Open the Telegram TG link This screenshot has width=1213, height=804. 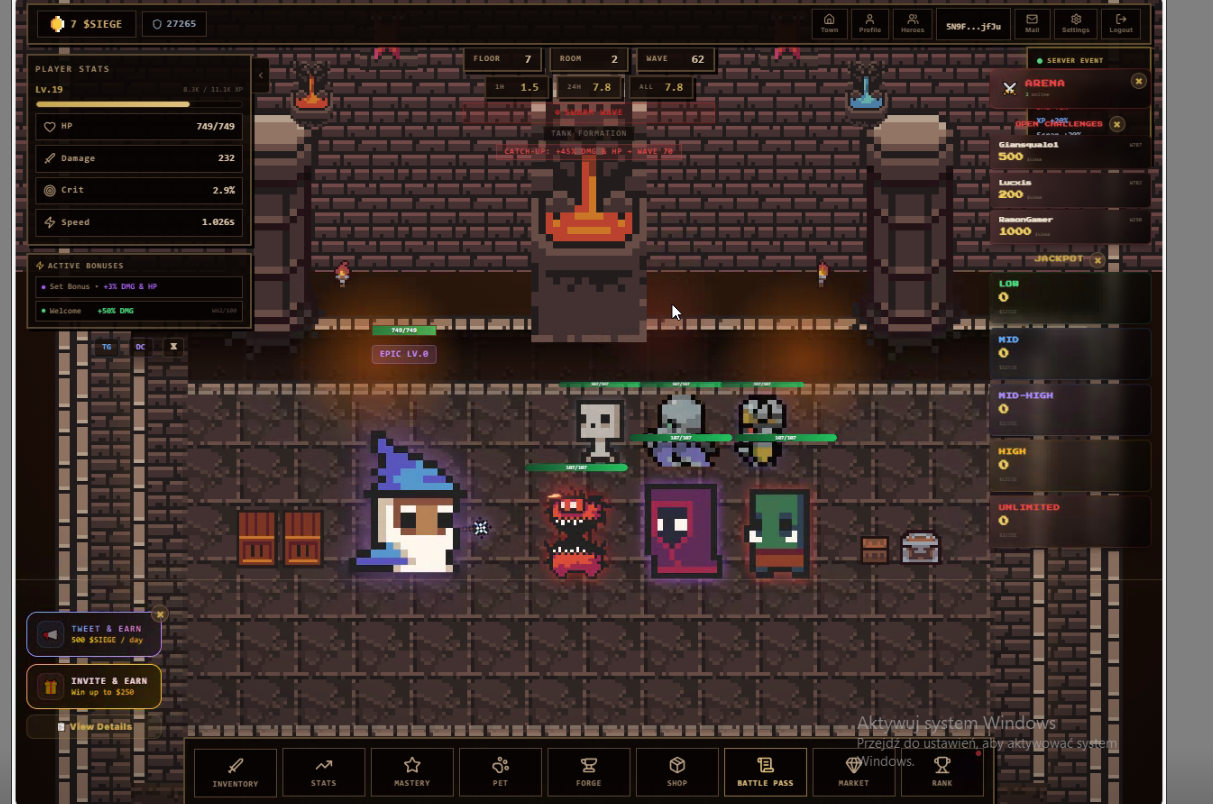[x=107, y=347]
